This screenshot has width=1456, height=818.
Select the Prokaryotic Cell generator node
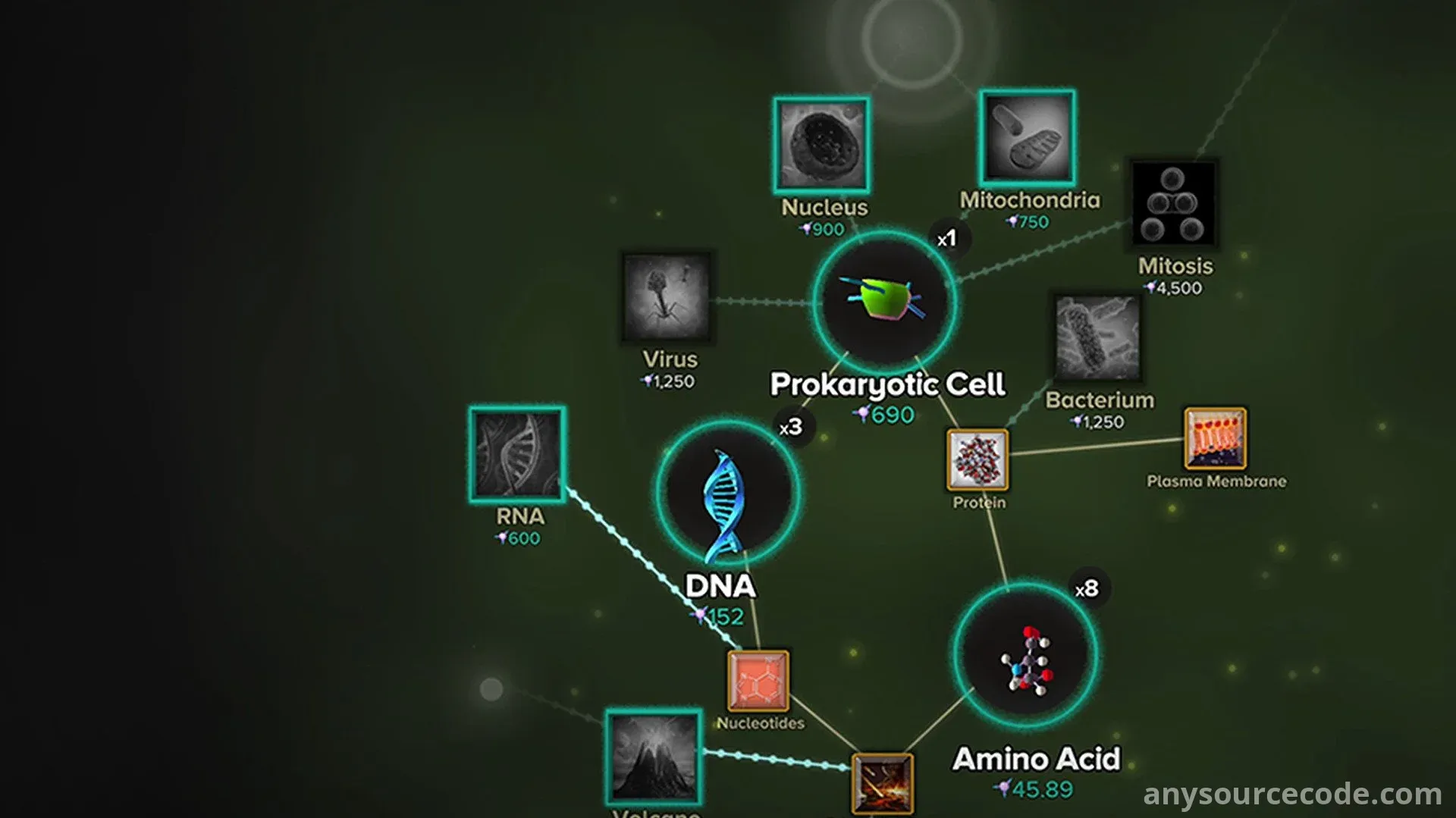883,300
